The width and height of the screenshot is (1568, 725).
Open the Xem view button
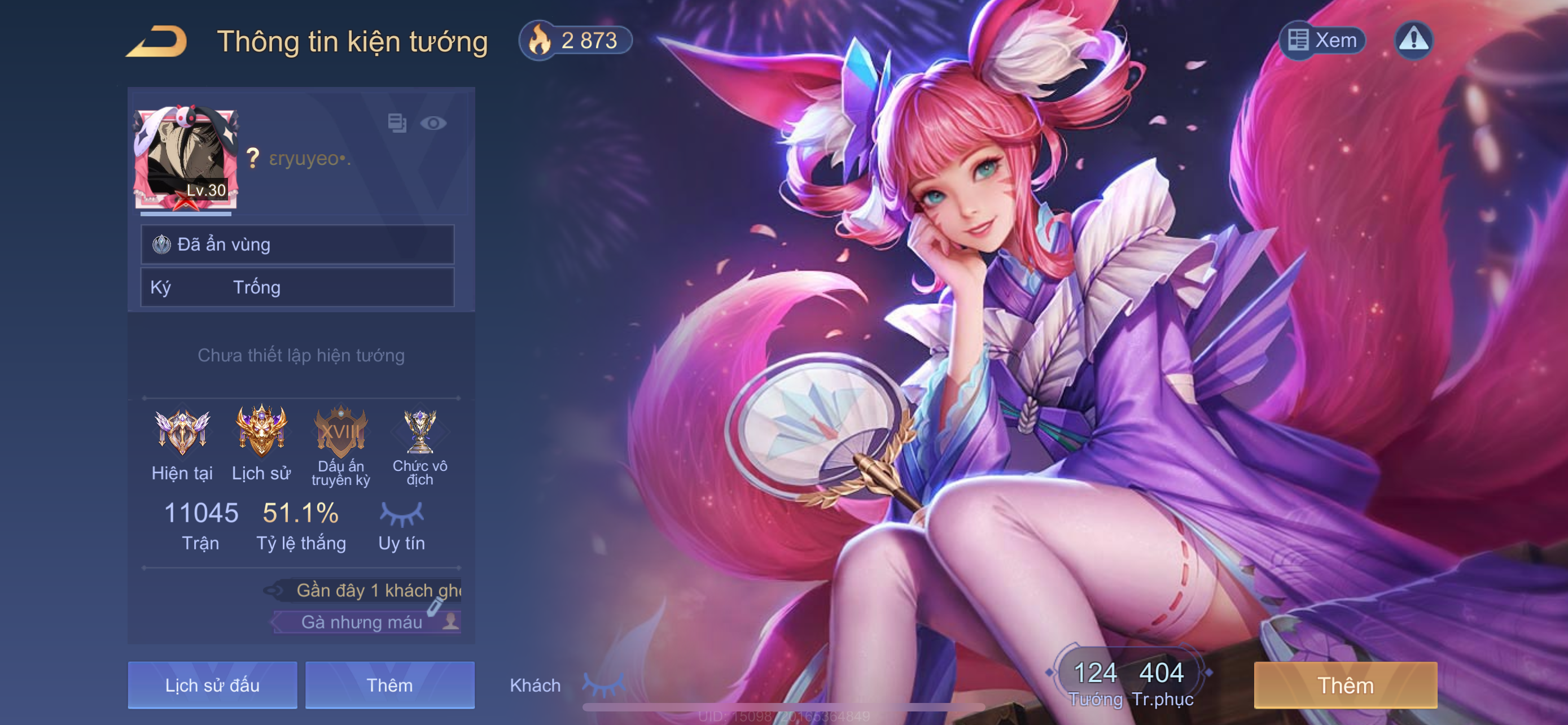(1322, 40)
